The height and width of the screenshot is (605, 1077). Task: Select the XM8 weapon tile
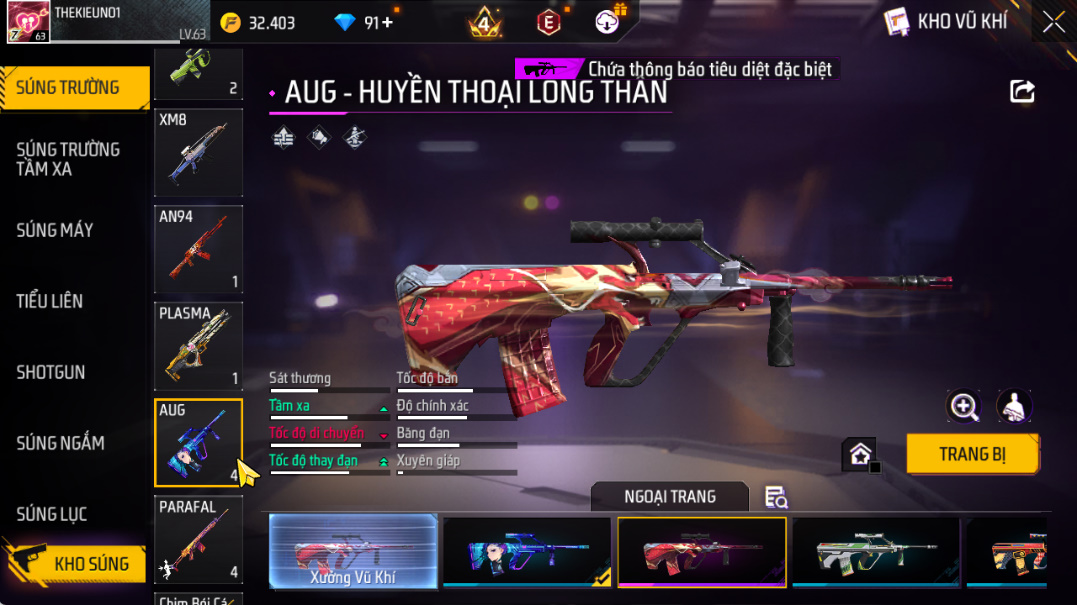(198, 153)
